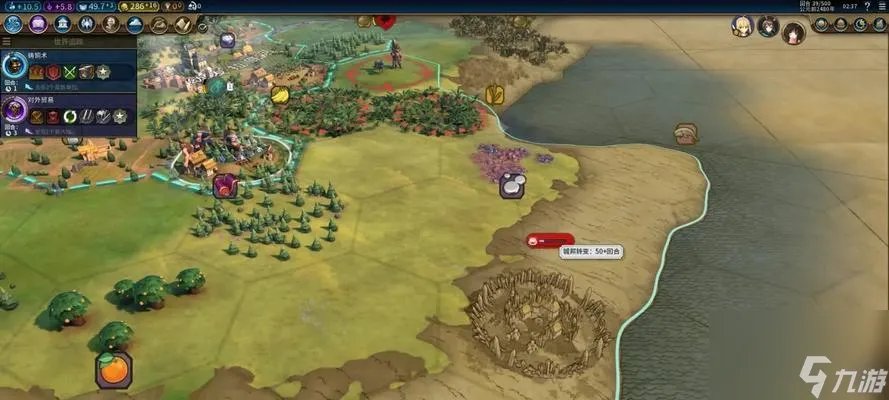Toggle the world tracker checkmark button
The width and height of the screenshot is (889, 400).
point(203,27)
